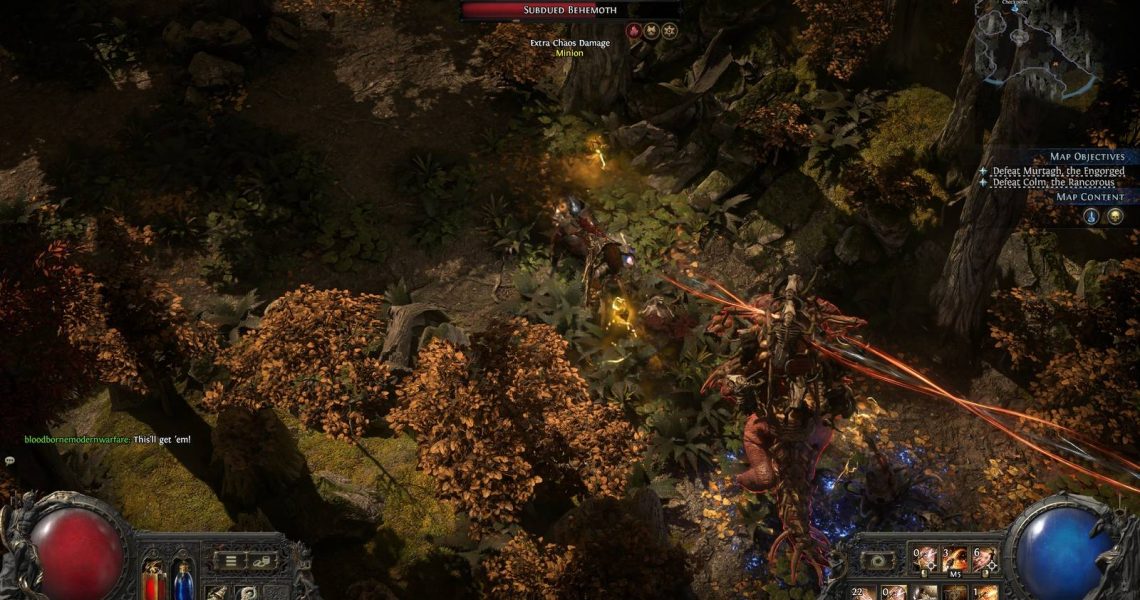Click the chat bubble icon
Viewport: 1140px width, 600px height.
tap(9, 461)
